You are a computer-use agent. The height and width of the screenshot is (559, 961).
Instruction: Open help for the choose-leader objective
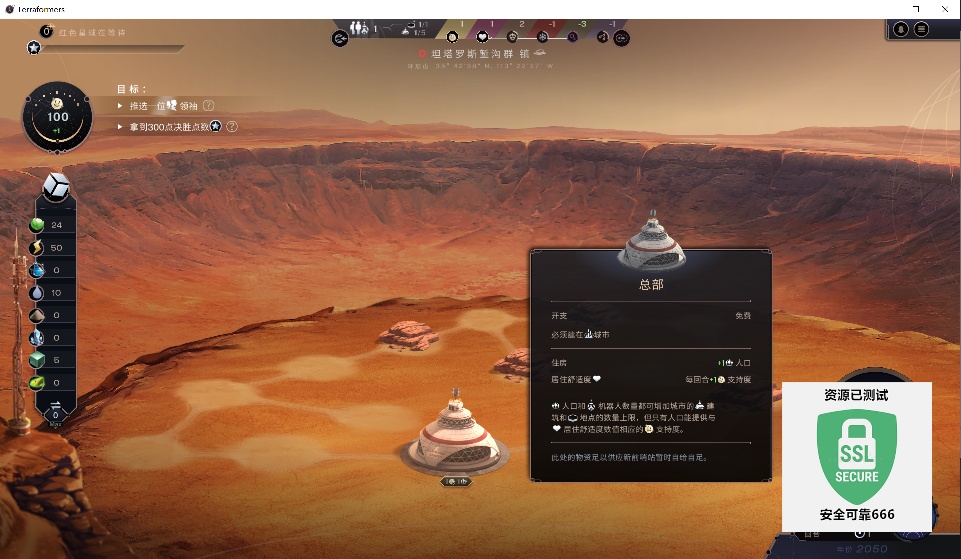coord(209,105)
